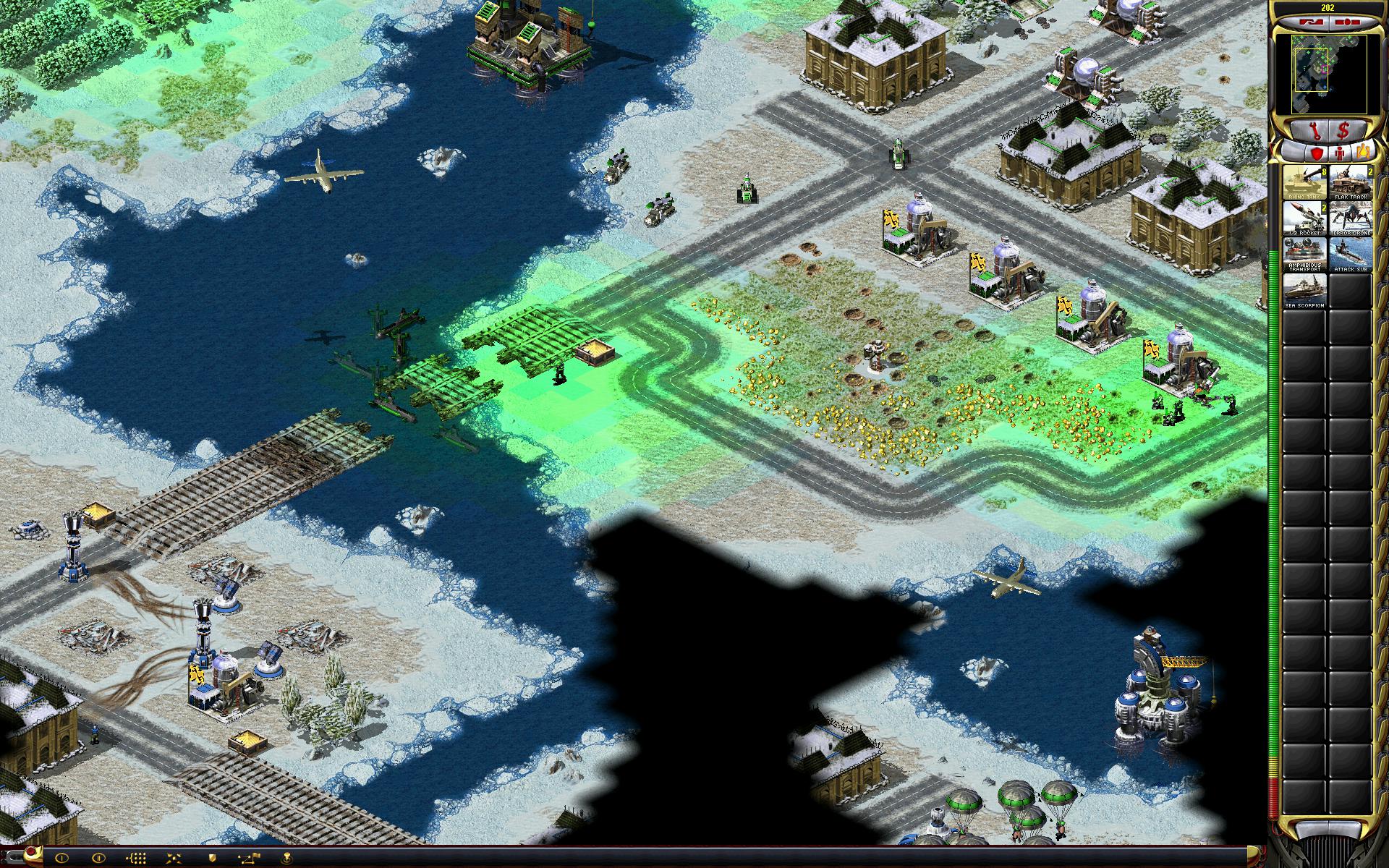
Task: Switch to the vehicles production tab
Action: [1362, 153]
